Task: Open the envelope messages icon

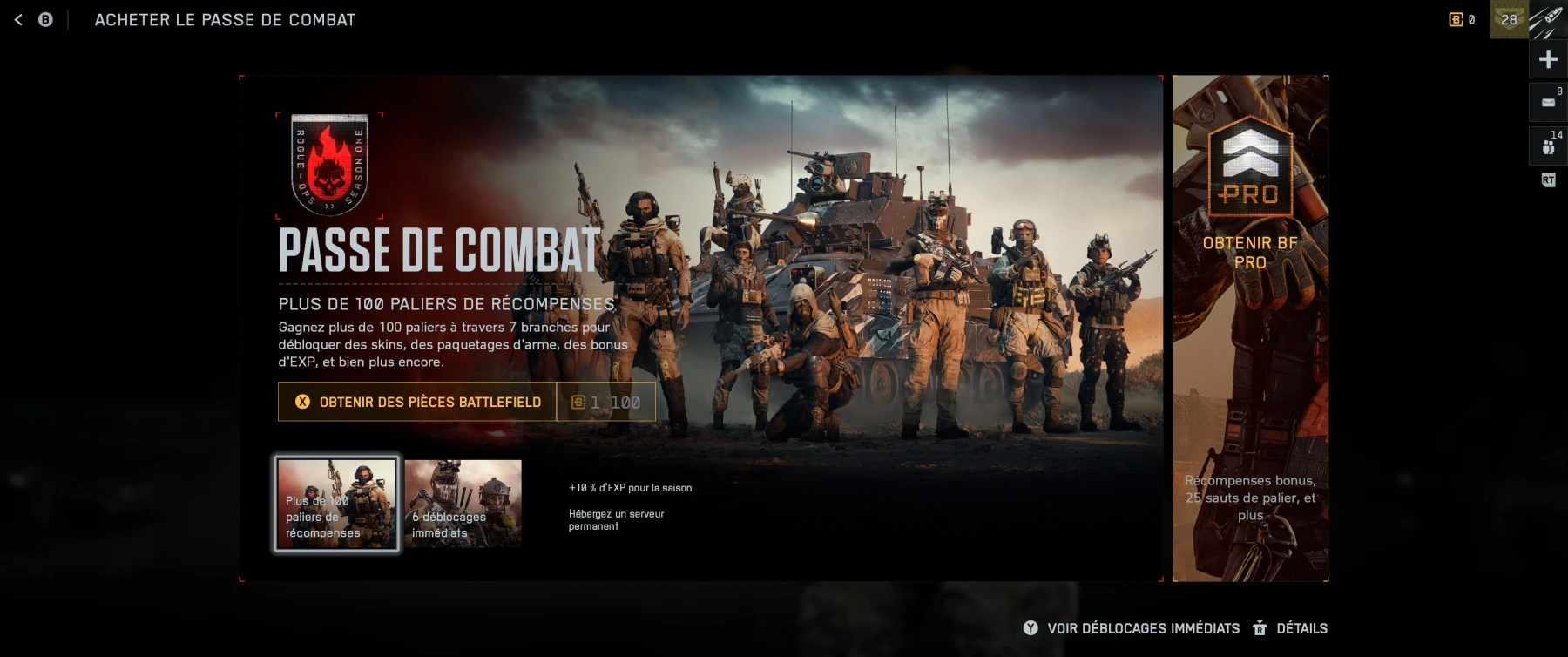Action: tap(1548, 102)
